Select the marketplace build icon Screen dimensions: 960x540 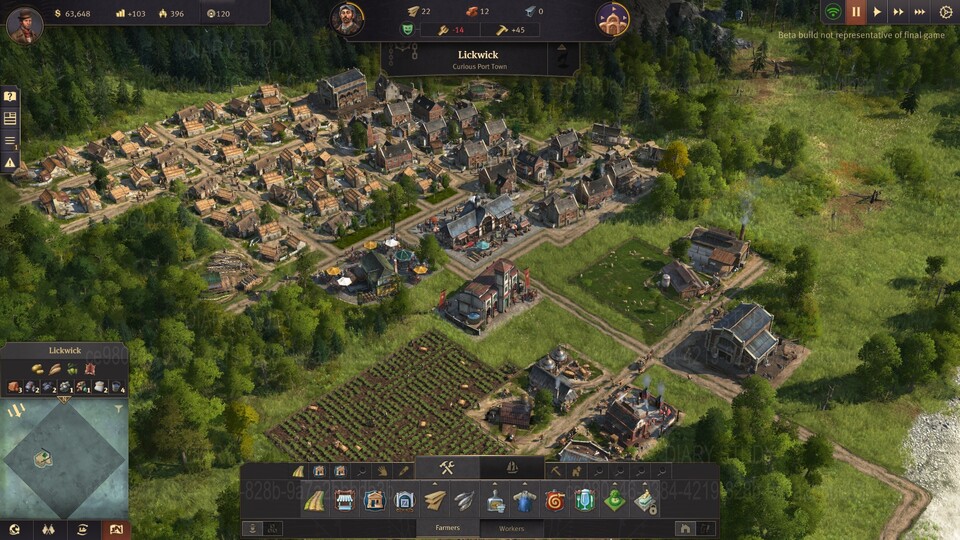point(344,500)
